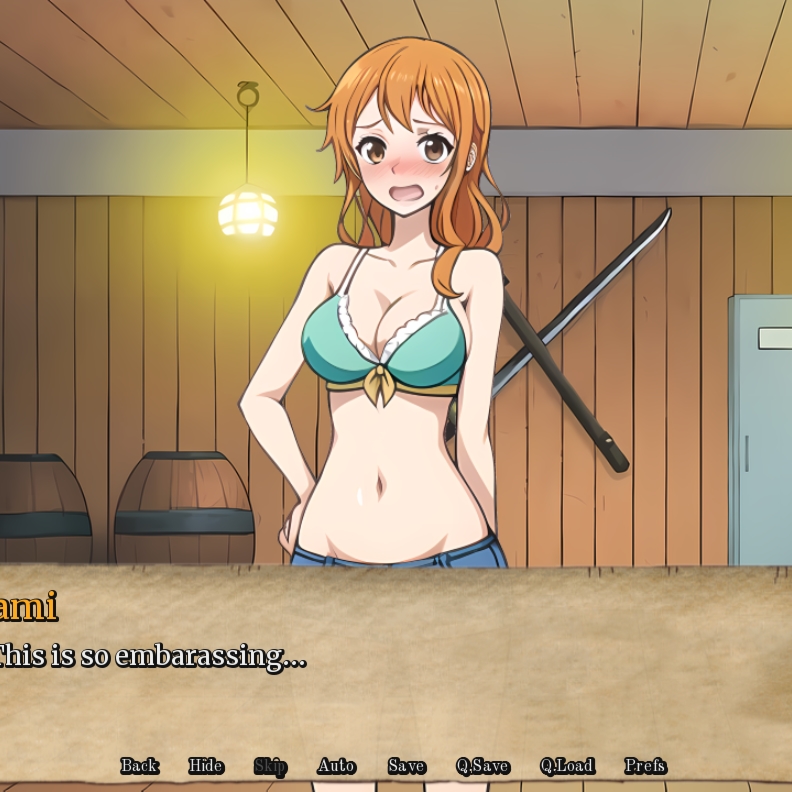Quick save with Q.Save button

pos(482,766)
